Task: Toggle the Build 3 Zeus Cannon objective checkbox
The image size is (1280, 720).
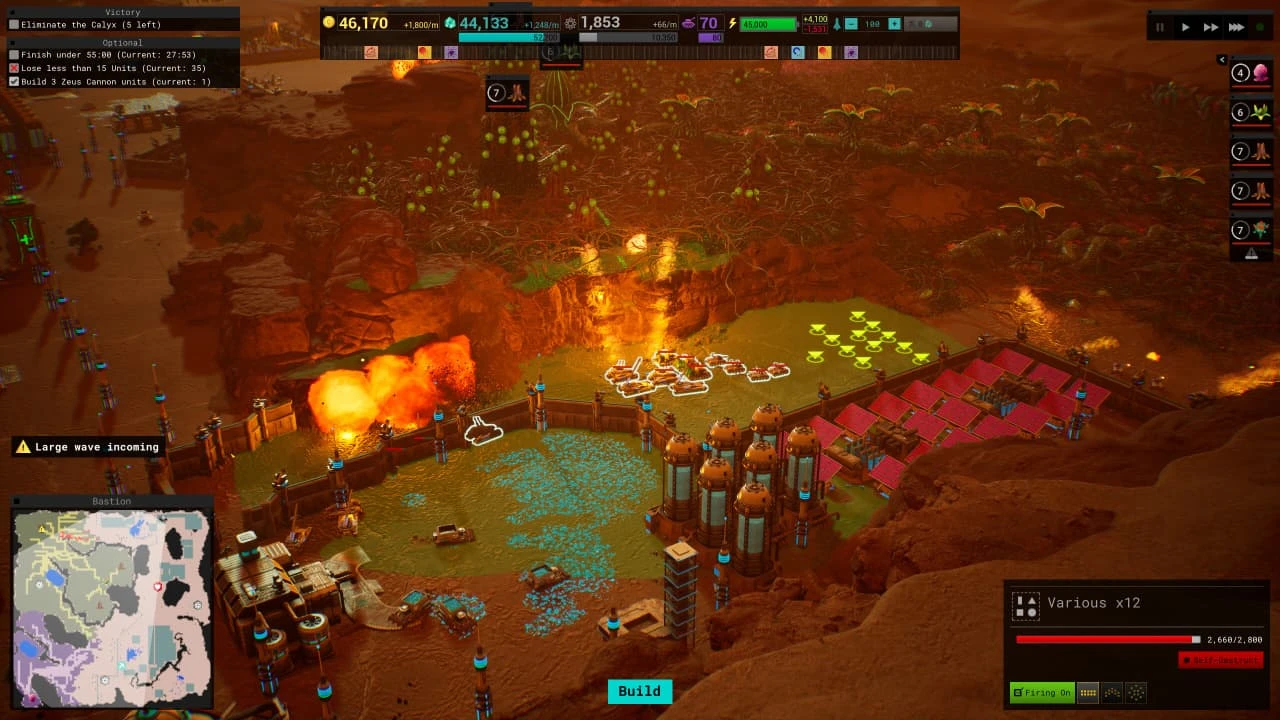Action: pos(14,81)
